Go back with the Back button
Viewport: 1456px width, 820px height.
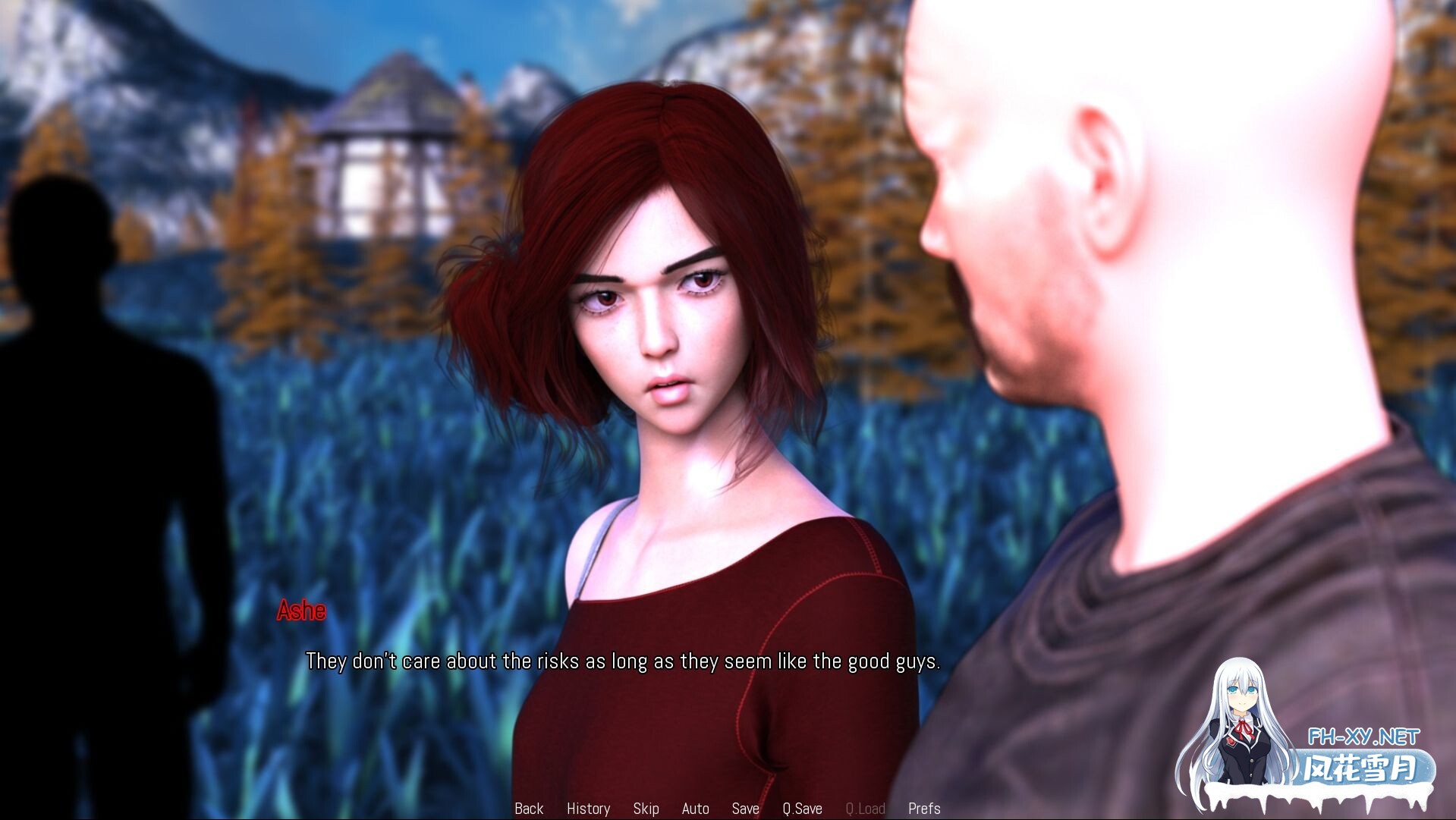click(529, 809)
